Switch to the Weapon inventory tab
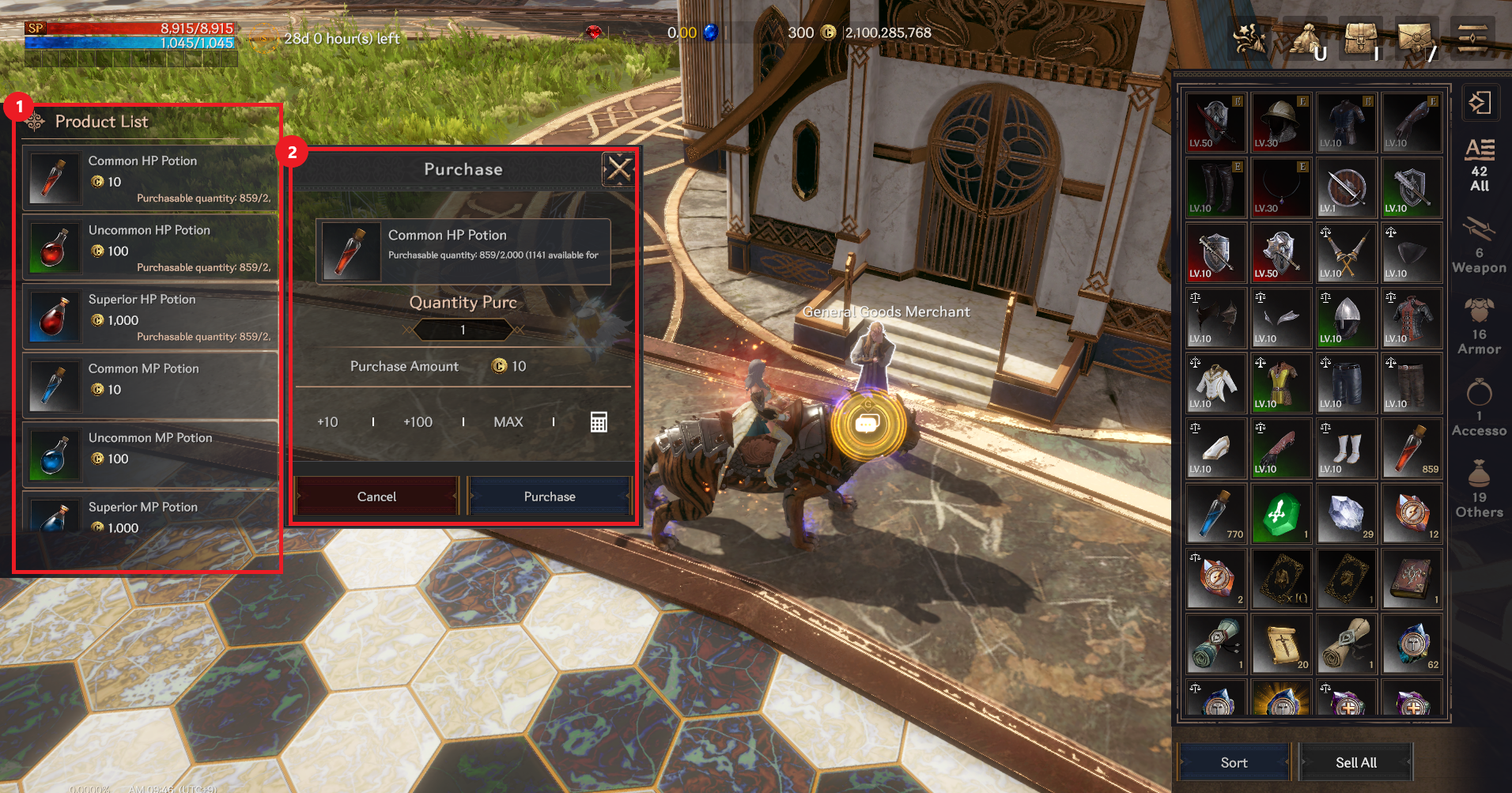1512x793 pixels. coord(1479,247)
